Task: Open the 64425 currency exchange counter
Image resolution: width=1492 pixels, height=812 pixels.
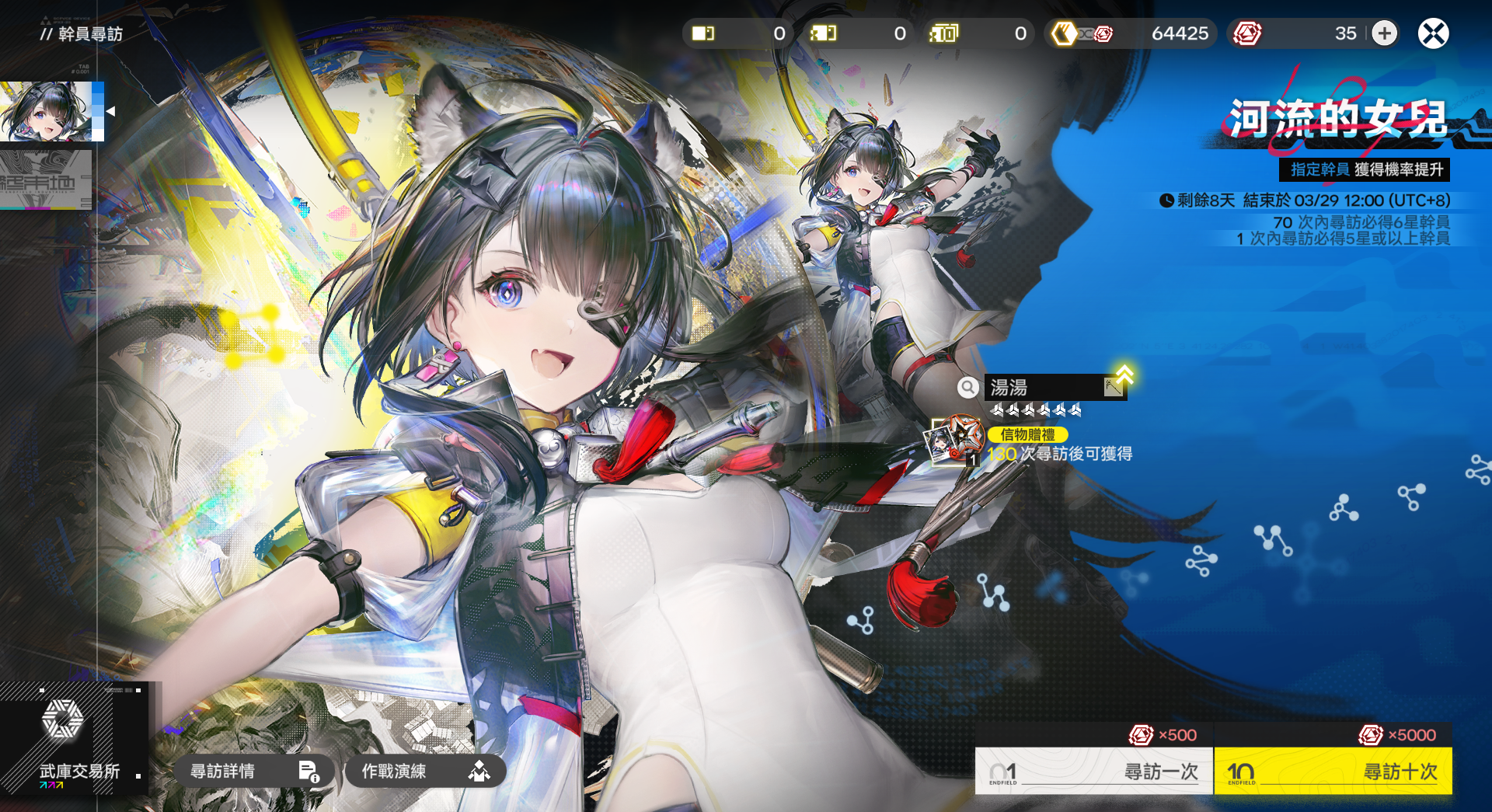Action: [1131, 33]
